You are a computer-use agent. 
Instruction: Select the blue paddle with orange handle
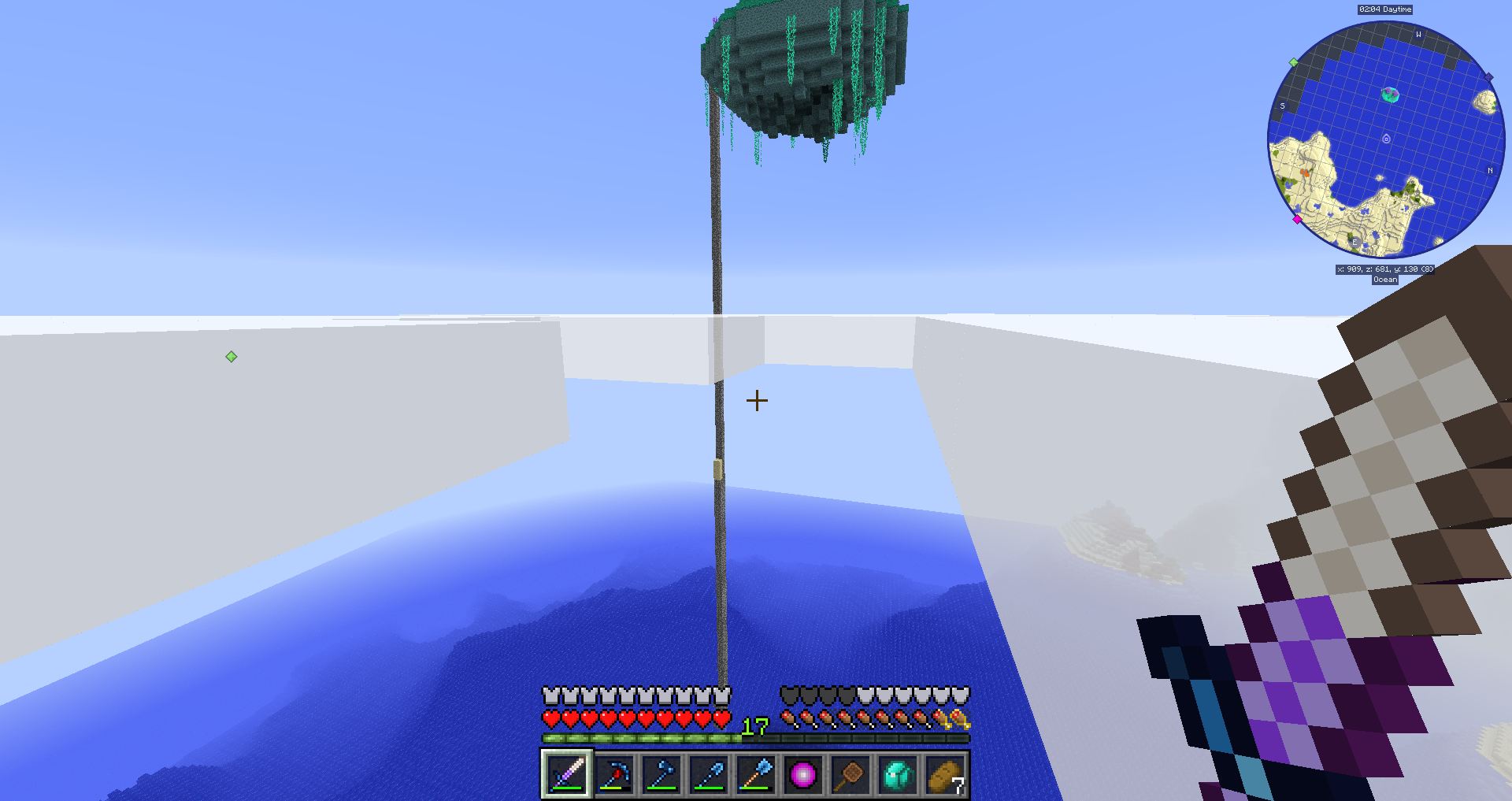[756, 775]
